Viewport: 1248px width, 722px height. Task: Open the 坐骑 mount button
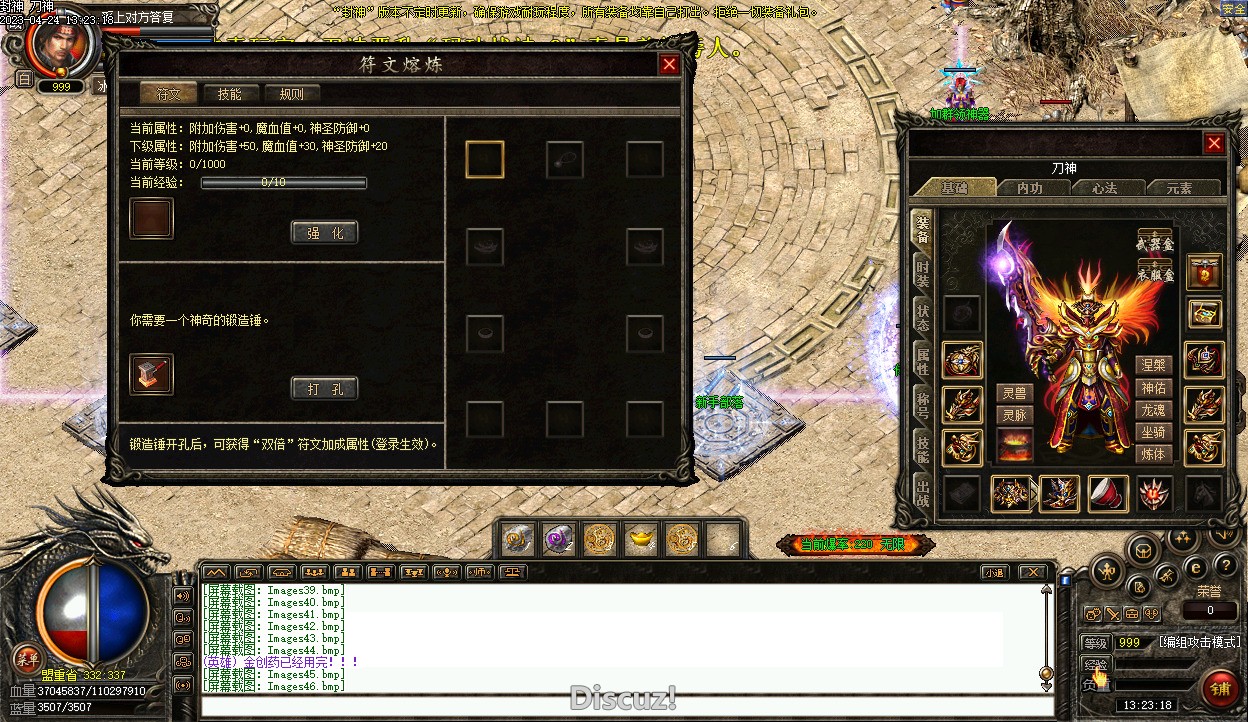point(1153,432)
